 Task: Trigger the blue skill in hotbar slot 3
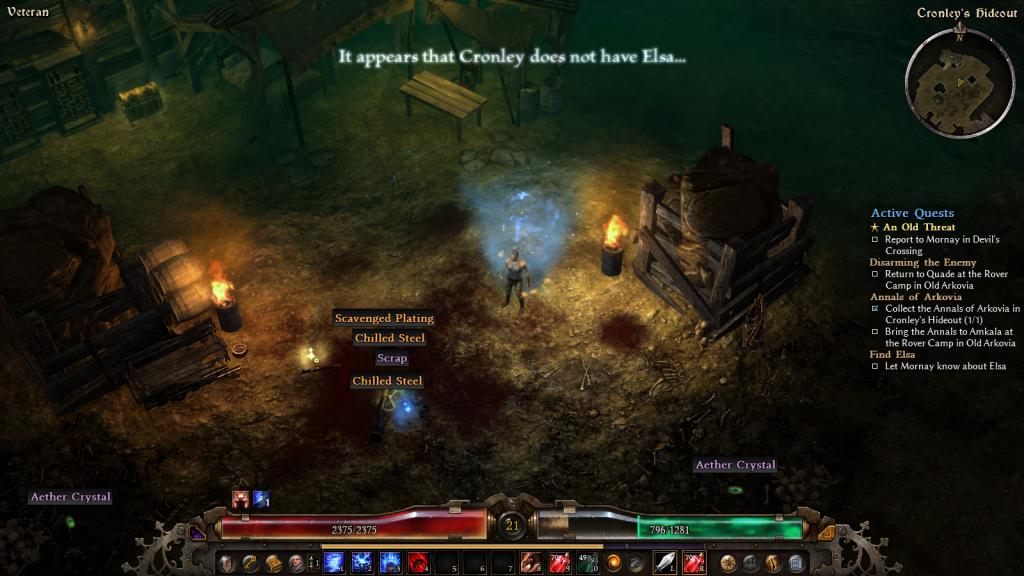point(391,563)
